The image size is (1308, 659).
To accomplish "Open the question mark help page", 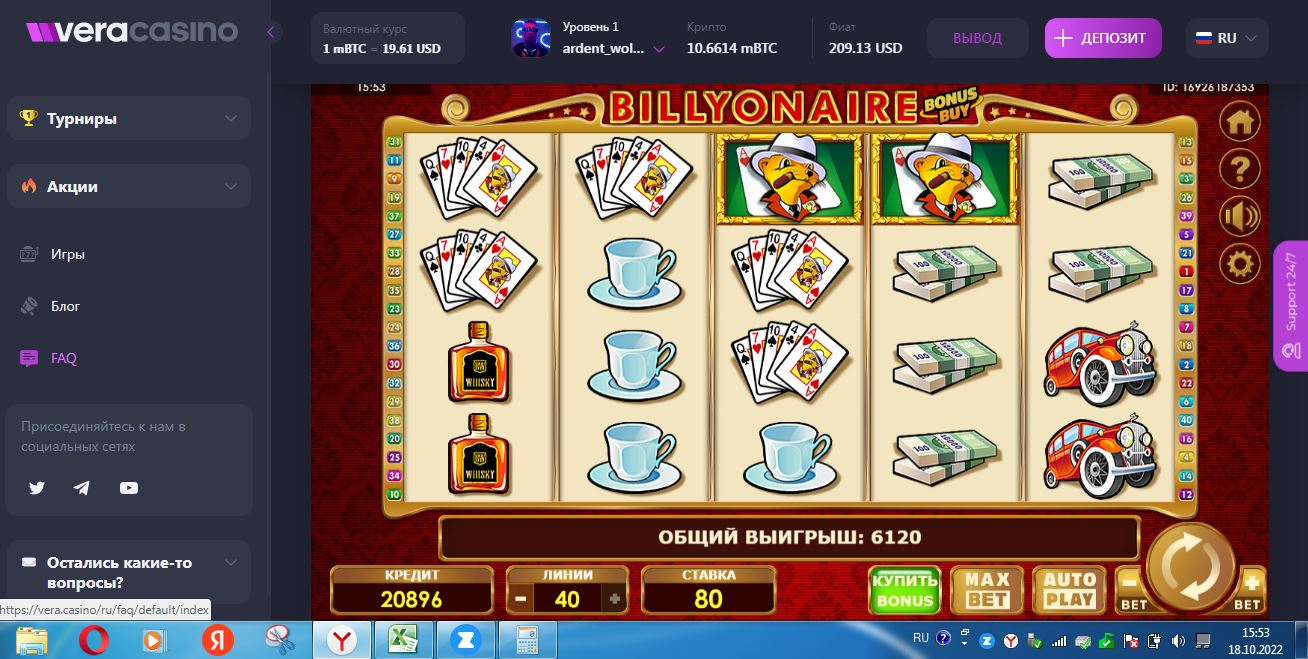I will click(x=1240, y=170).
